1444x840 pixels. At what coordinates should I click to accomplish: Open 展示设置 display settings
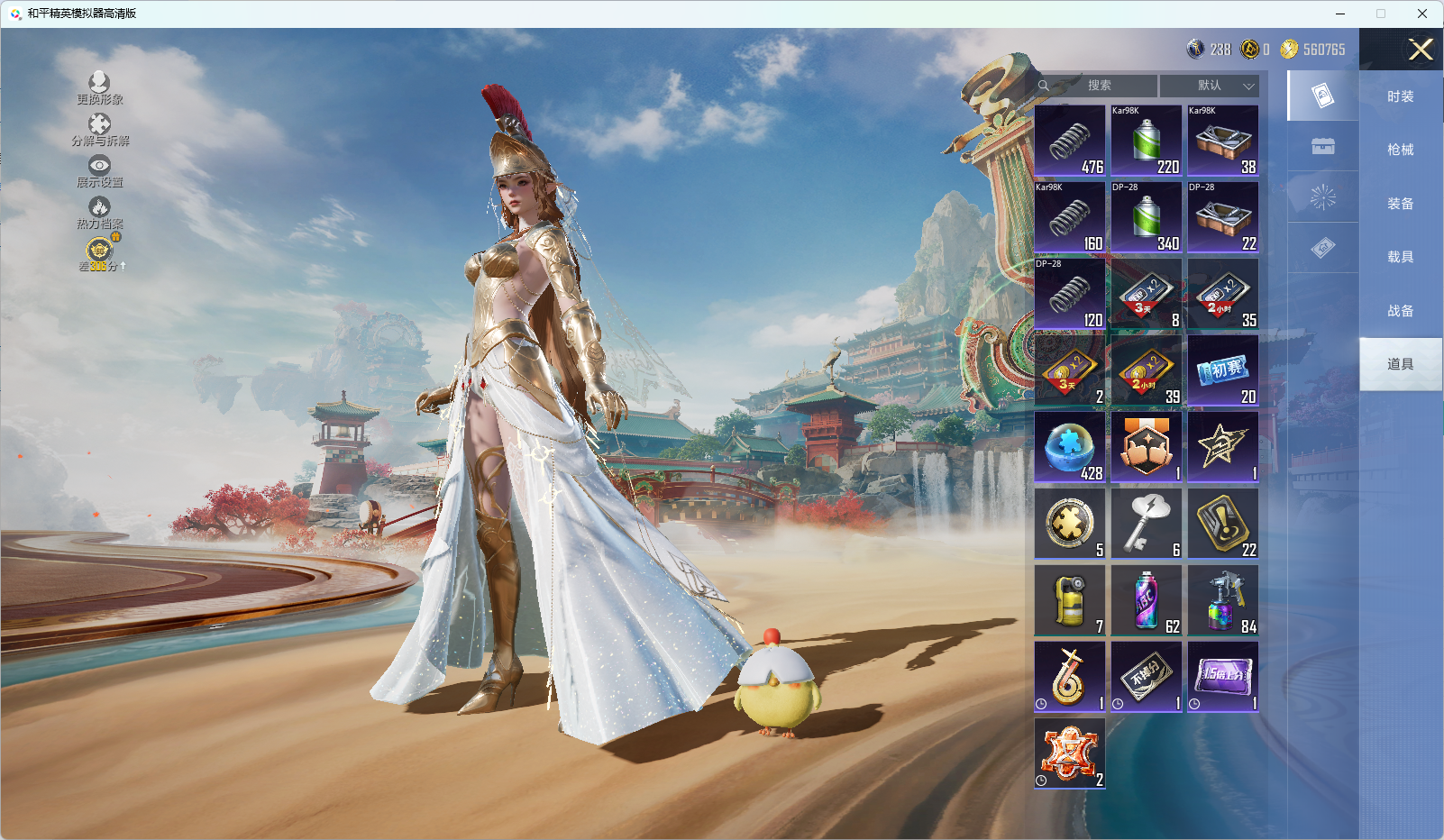[99, 171]
